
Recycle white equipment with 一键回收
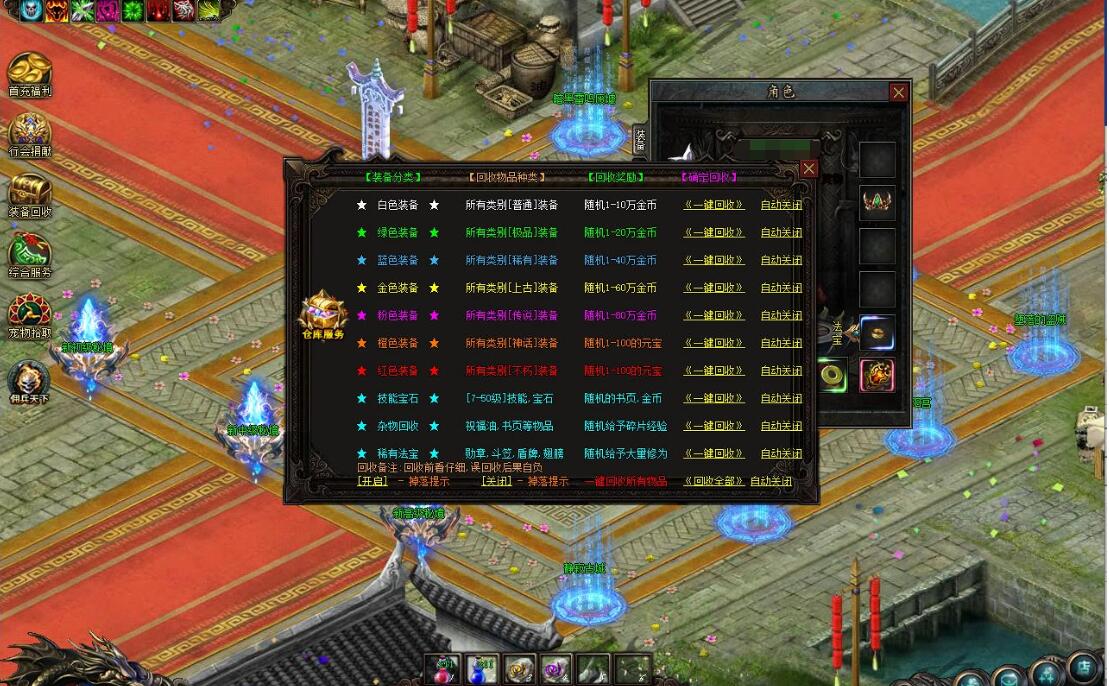pyautogui.click(x=714, y=205)
